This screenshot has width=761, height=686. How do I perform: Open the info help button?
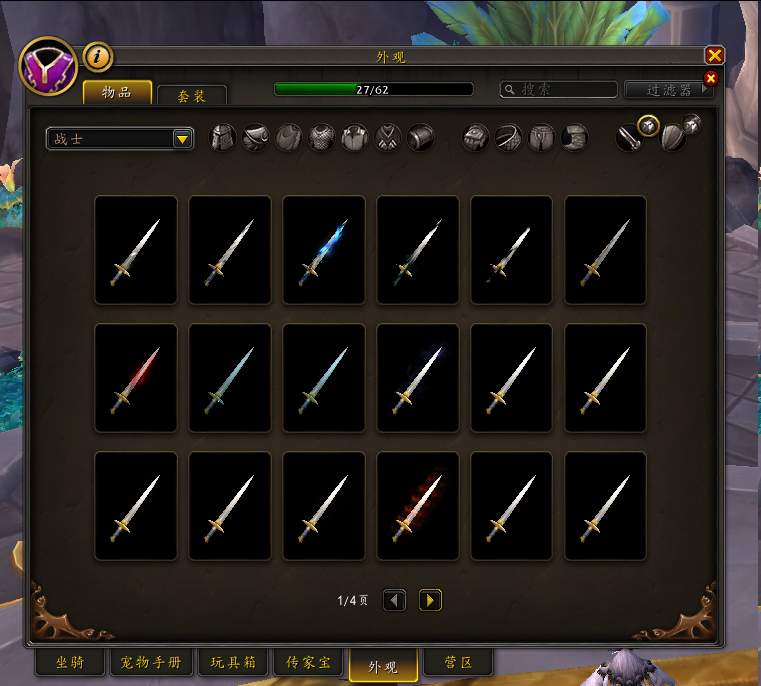coord(97,57)
